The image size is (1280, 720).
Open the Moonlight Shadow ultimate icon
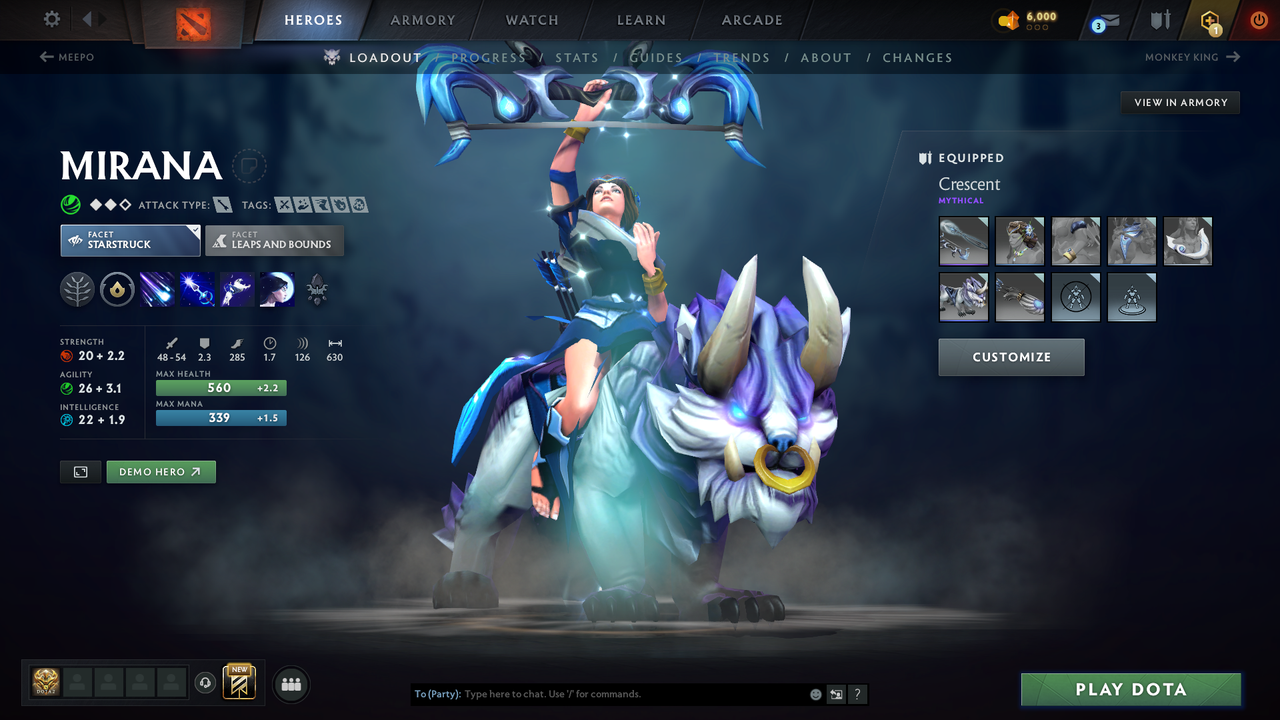[276, 289]
